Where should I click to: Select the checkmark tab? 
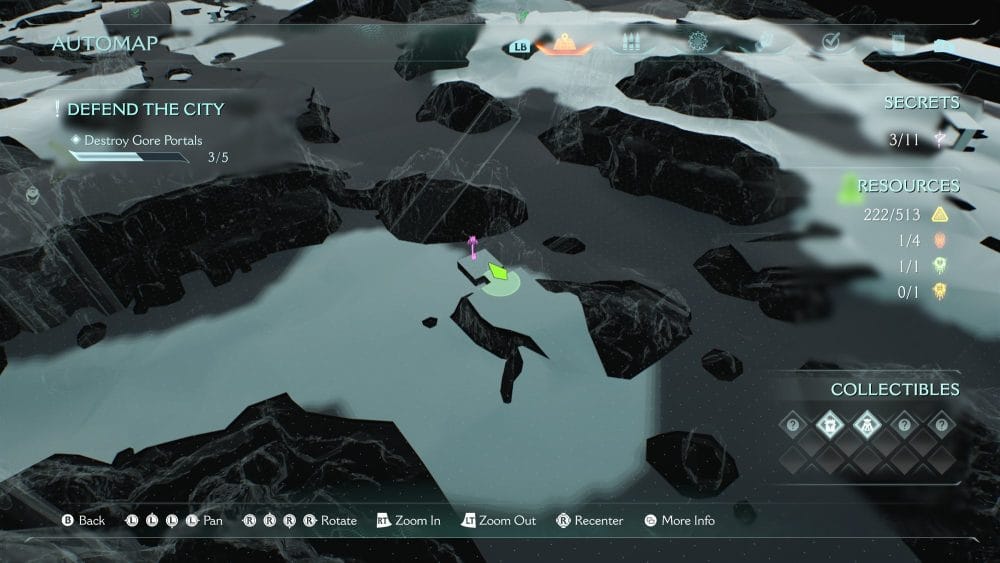pos(830,42)
